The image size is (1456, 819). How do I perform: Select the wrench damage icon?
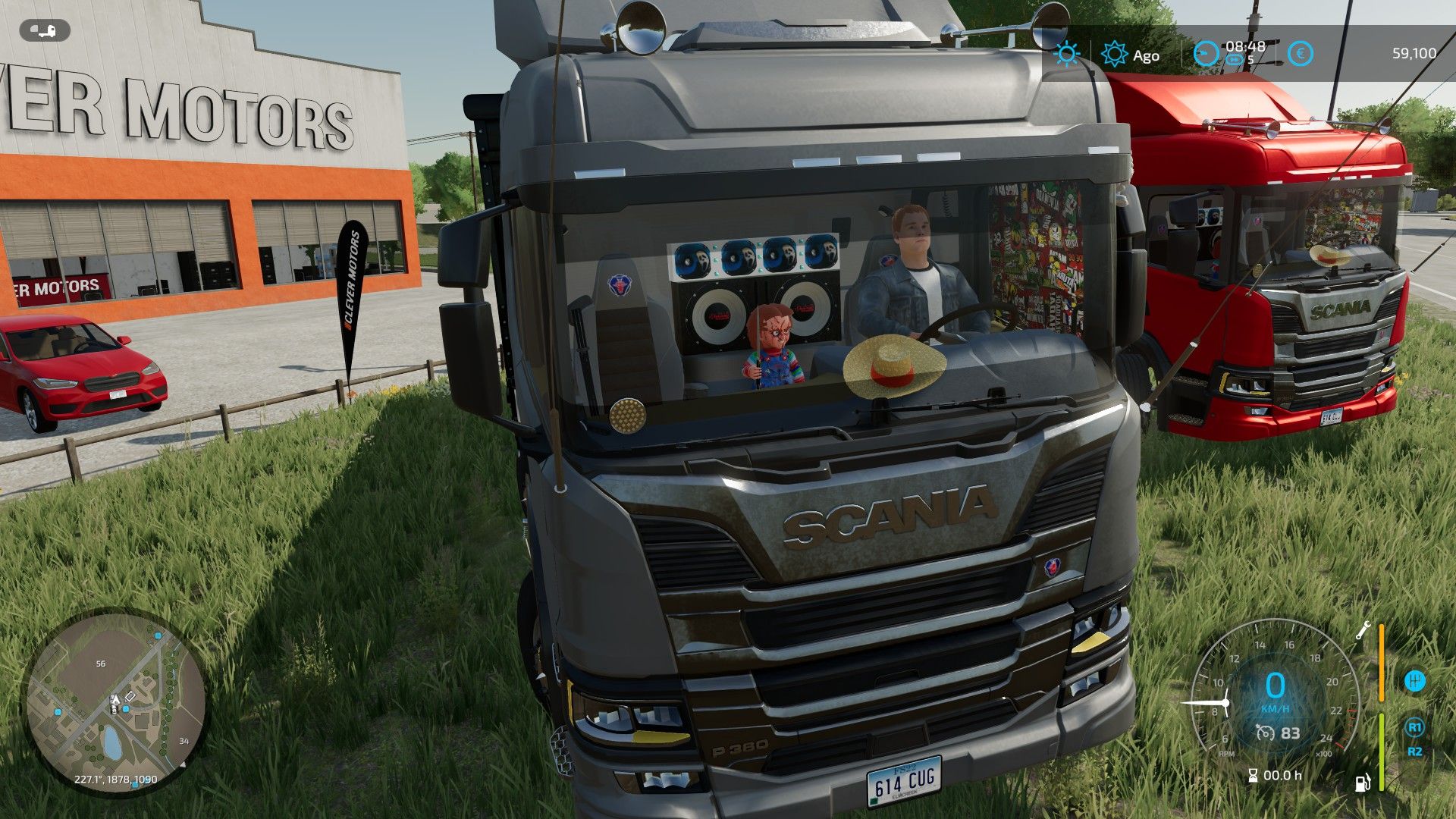tap(1363, 629)
